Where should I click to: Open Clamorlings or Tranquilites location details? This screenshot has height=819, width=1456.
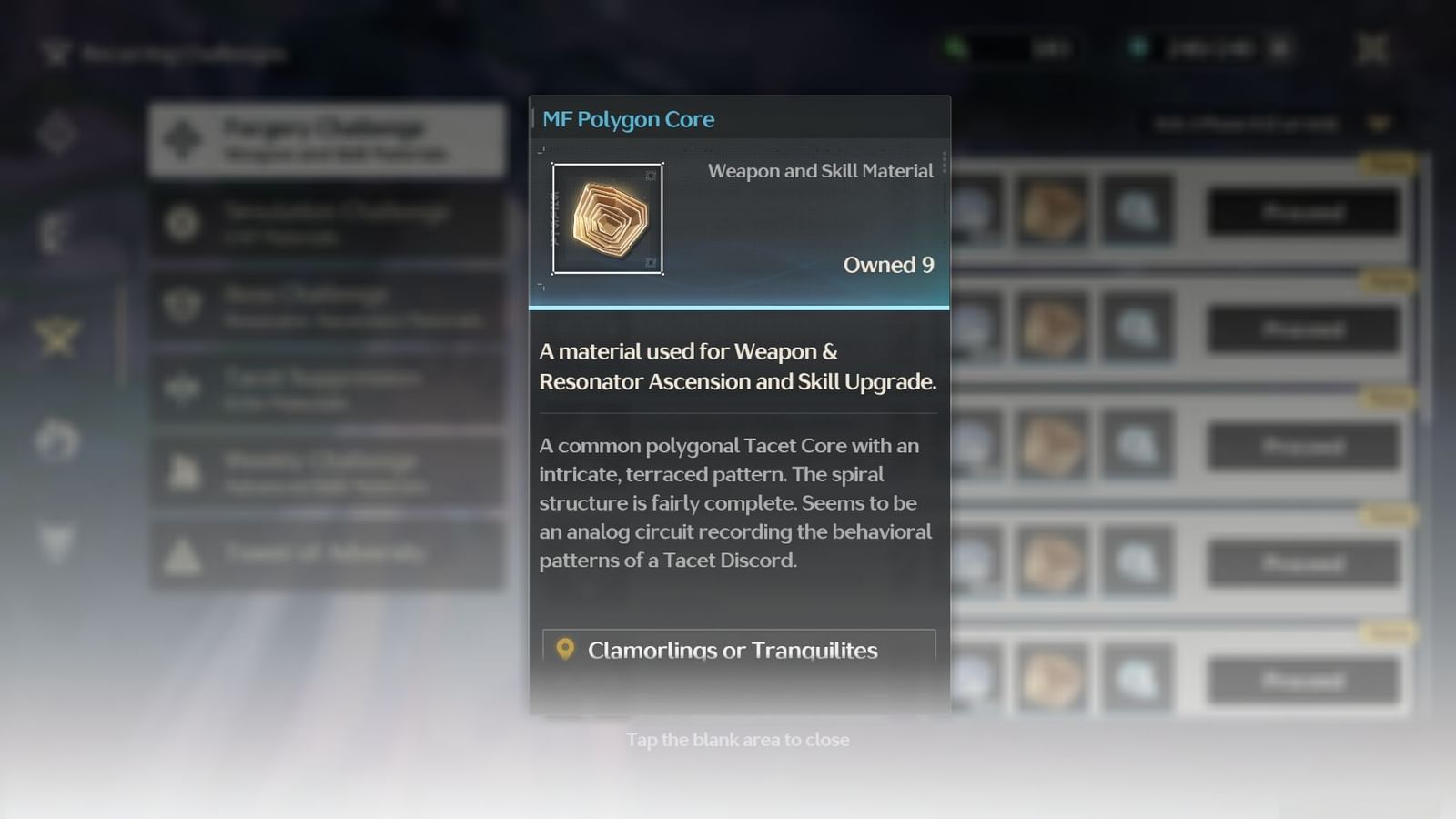737,650
